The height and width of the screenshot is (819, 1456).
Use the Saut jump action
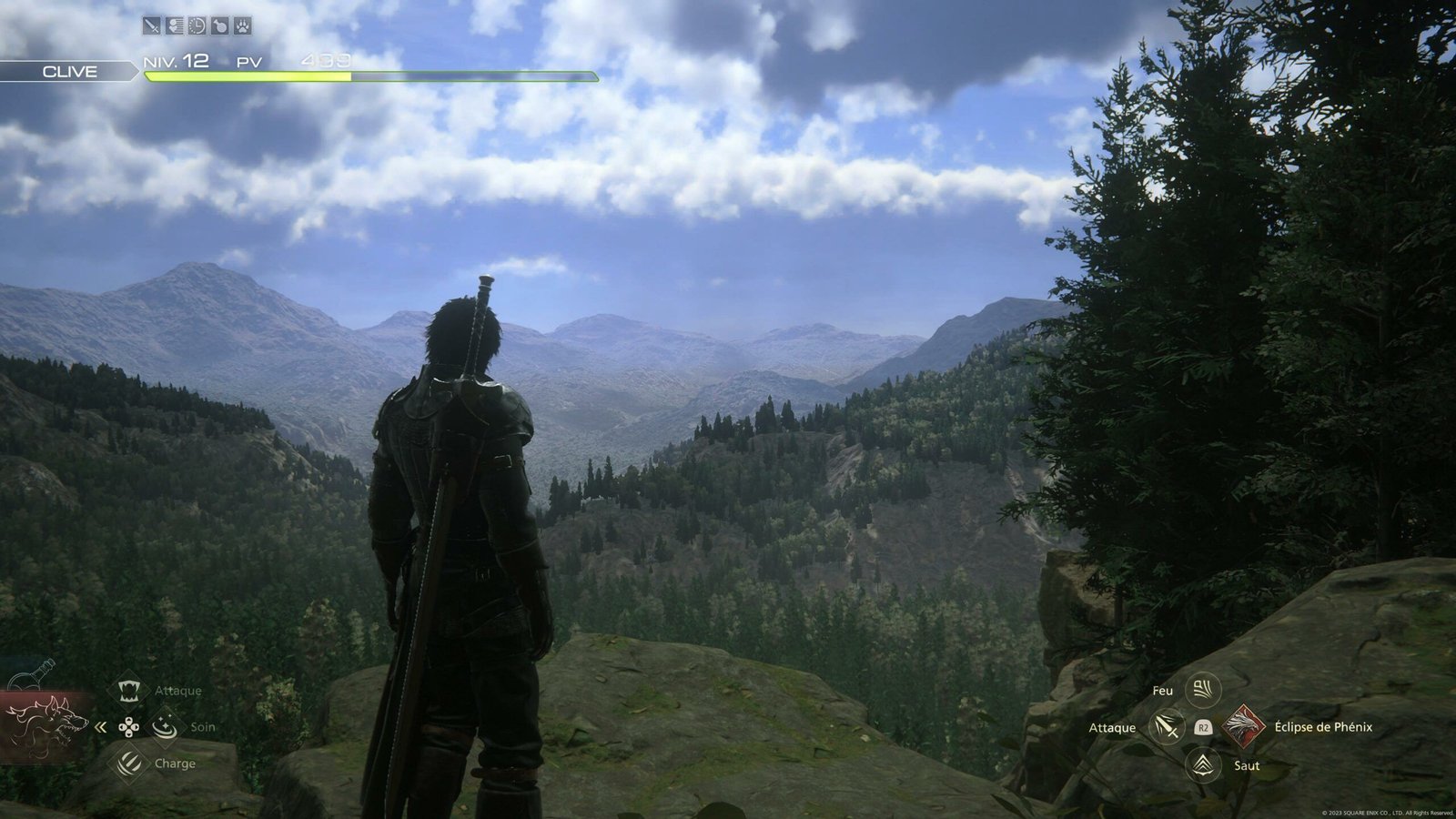coord(1203,765)
